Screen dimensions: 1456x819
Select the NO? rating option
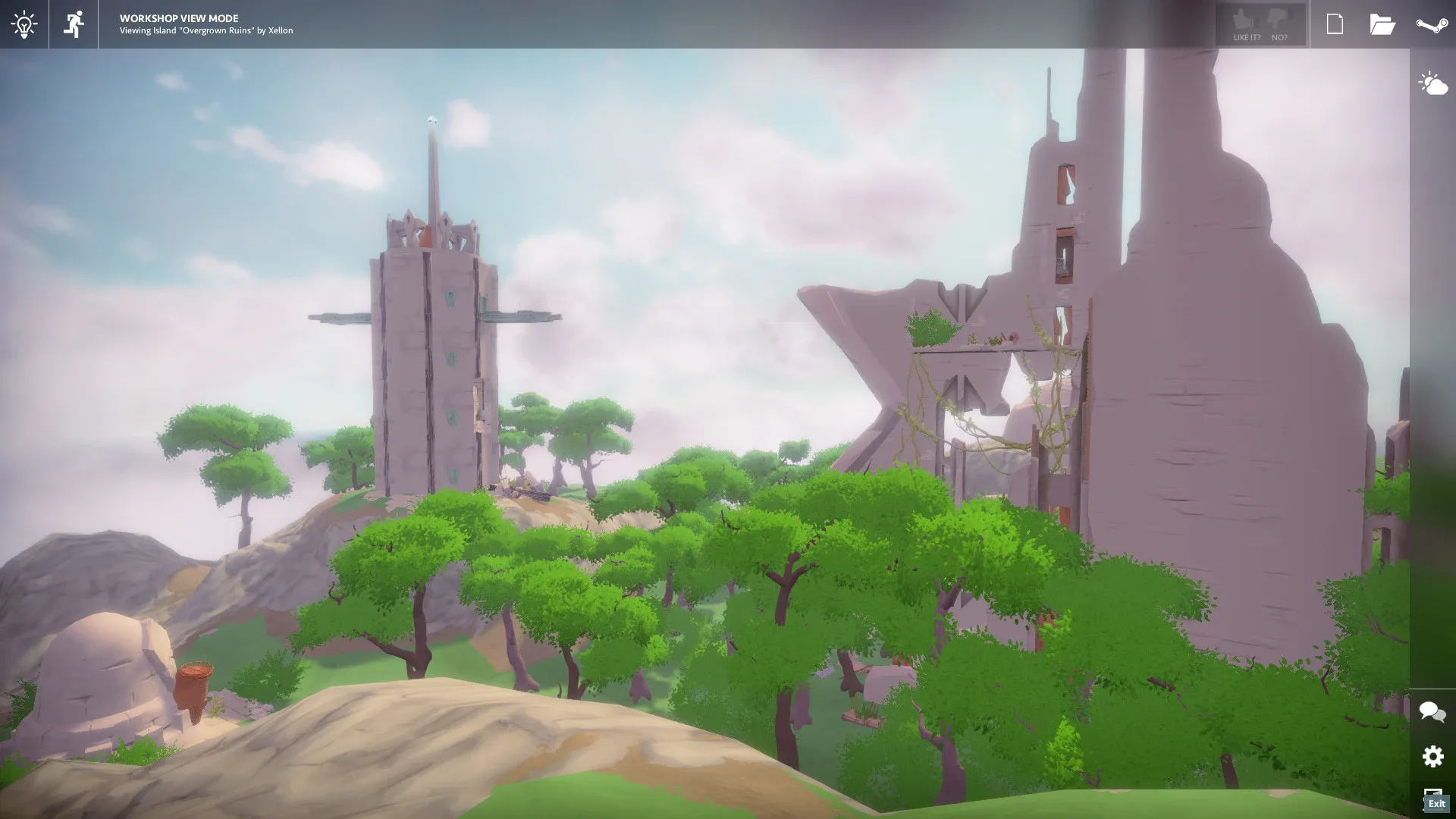click(x=1280, y=36)
